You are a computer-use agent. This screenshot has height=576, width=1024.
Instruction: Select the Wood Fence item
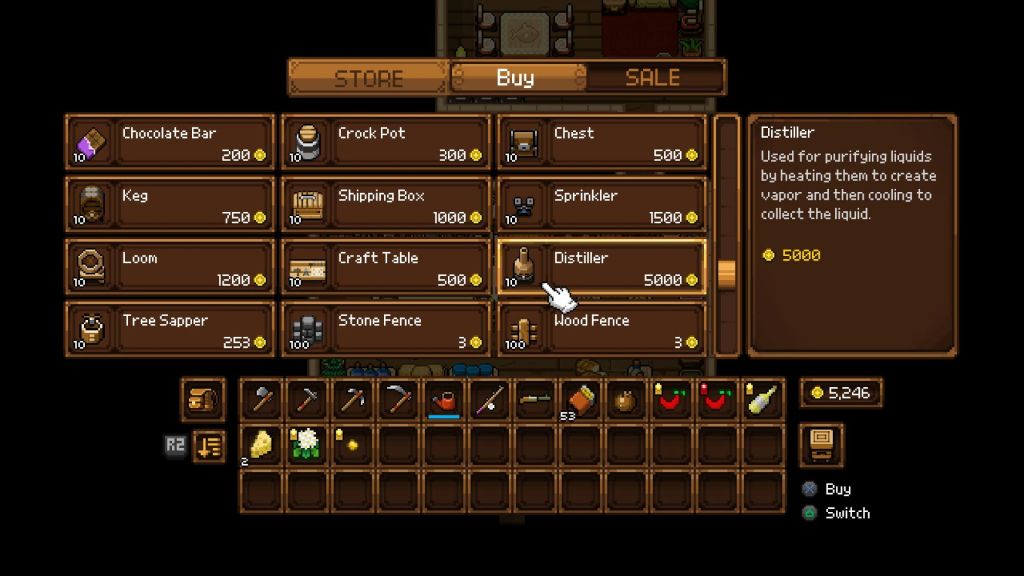click(601, 330)
